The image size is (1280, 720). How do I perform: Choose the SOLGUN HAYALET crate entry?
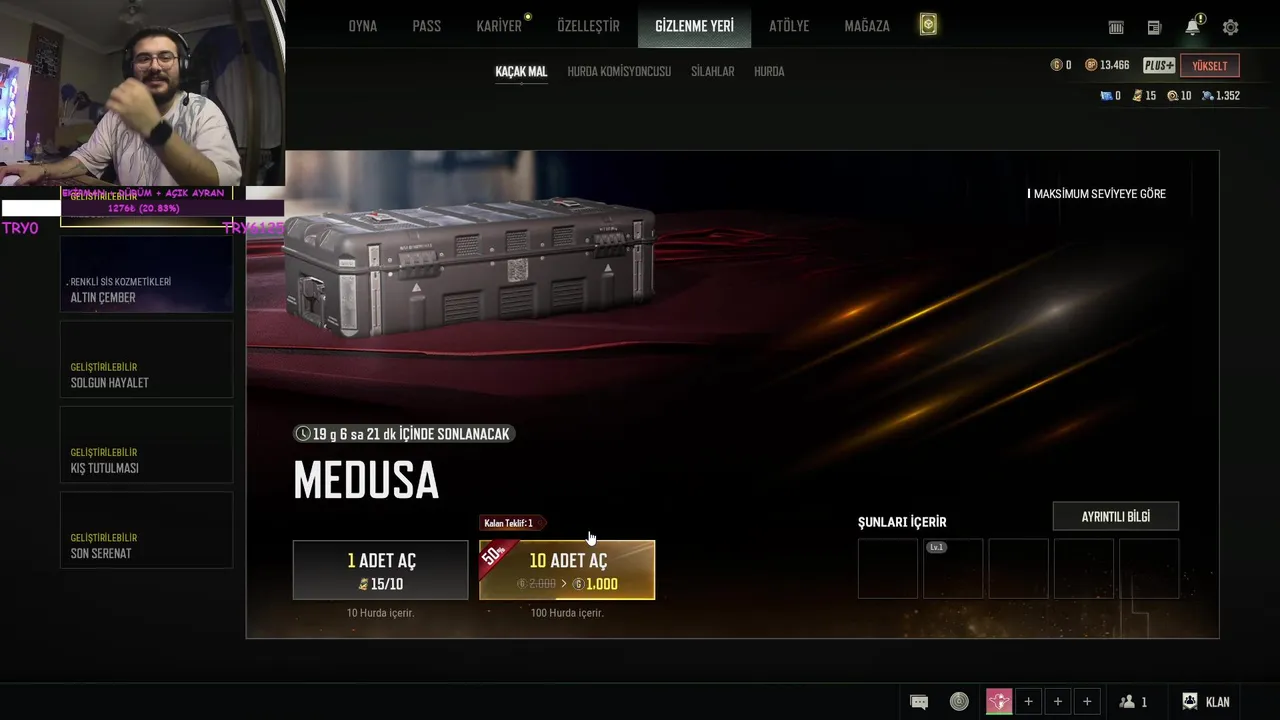pos(146,360)
